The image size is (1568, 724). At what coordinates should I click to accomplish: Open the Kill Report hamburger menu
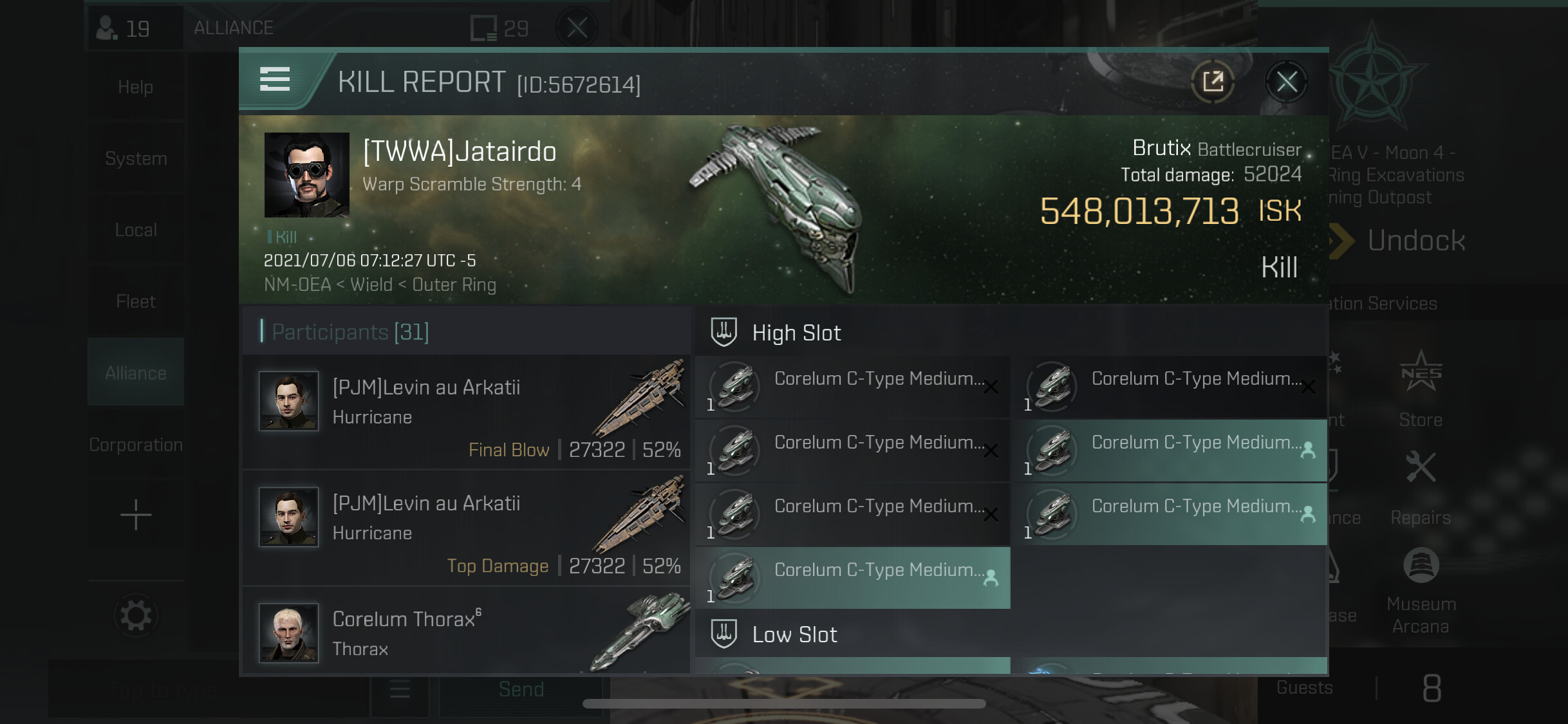pyautogui.click(x=275, y=80)
